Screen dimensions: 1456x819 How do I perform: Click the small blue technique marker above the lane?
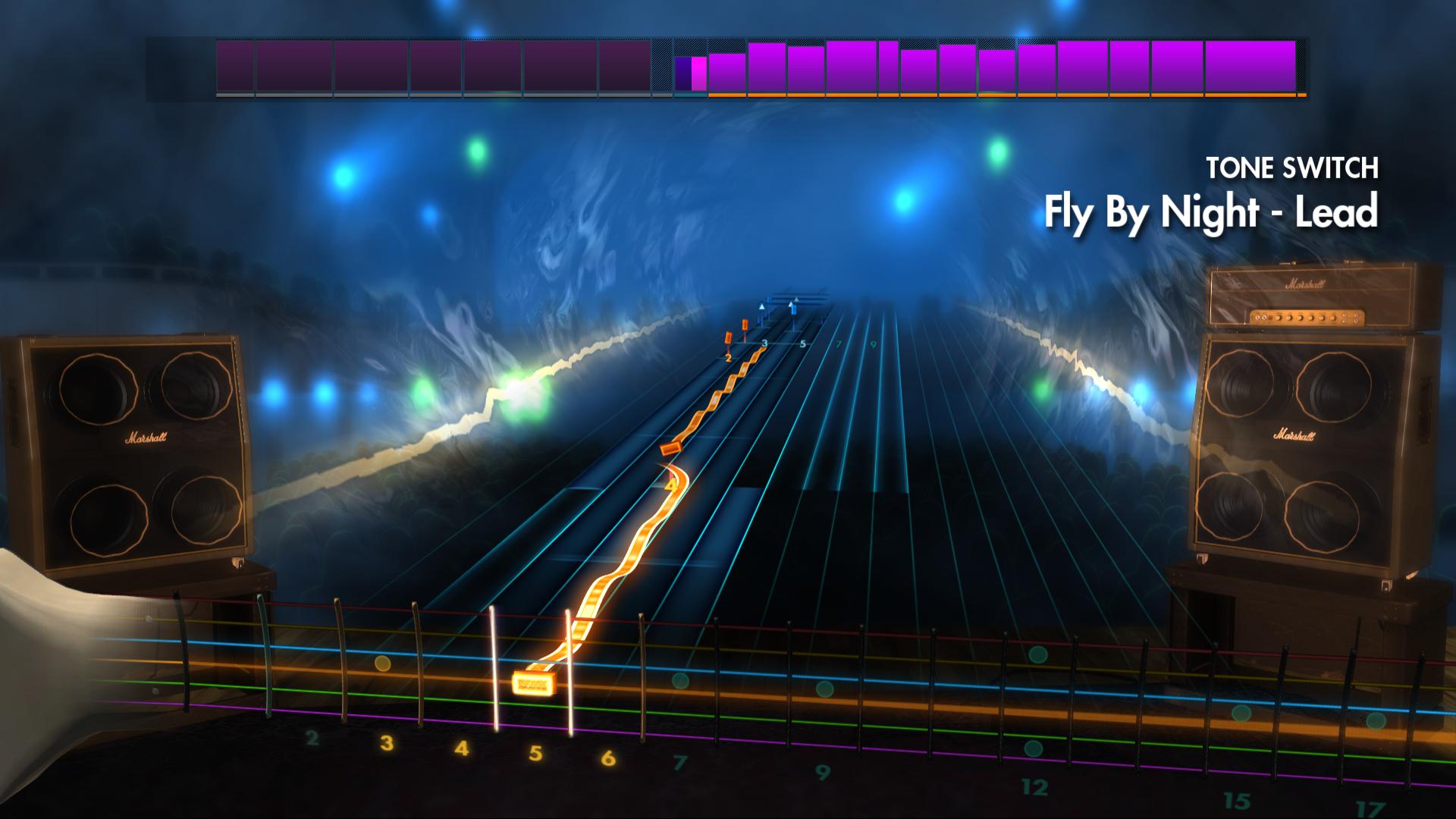(762, 307)
